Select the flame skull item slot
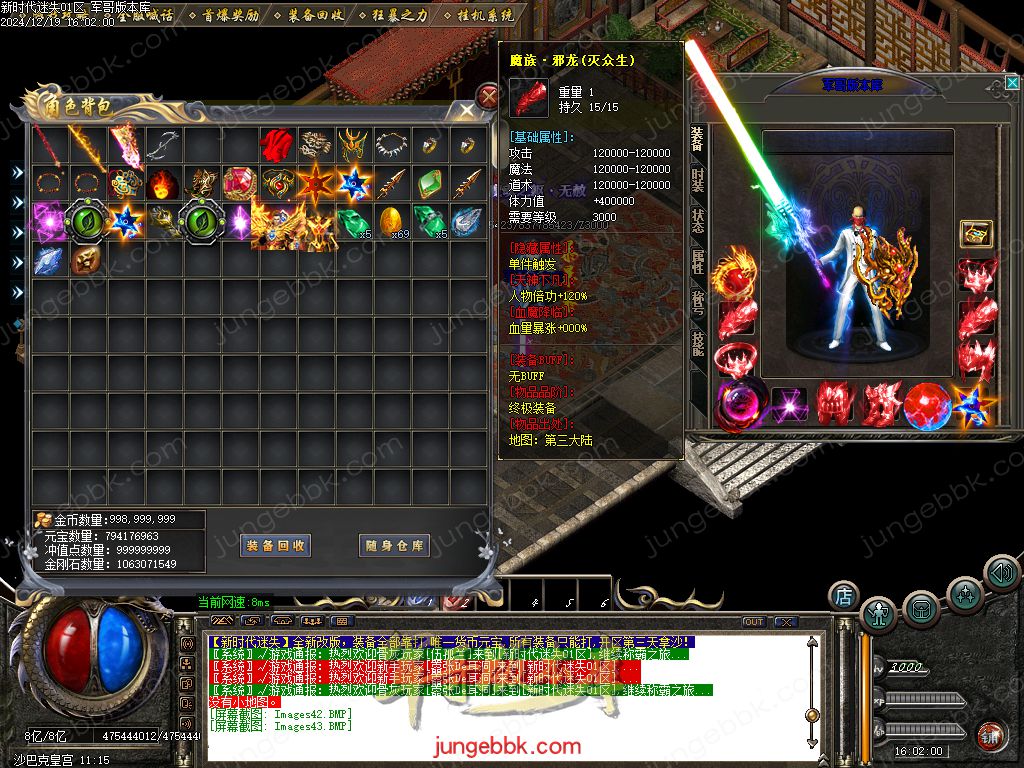The height and width of the screenshot is (768, 1024). point(161,184)
